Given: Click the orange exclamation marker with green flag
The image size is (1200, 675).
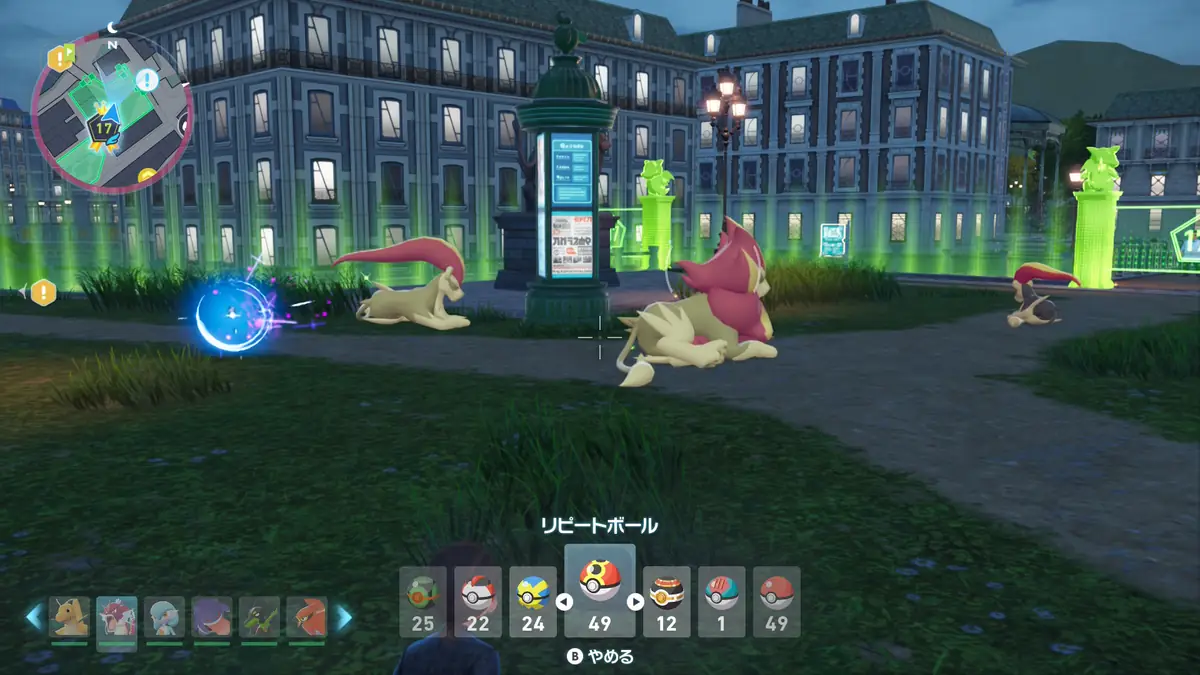Looking at the screenshot, I should point(59,57).
